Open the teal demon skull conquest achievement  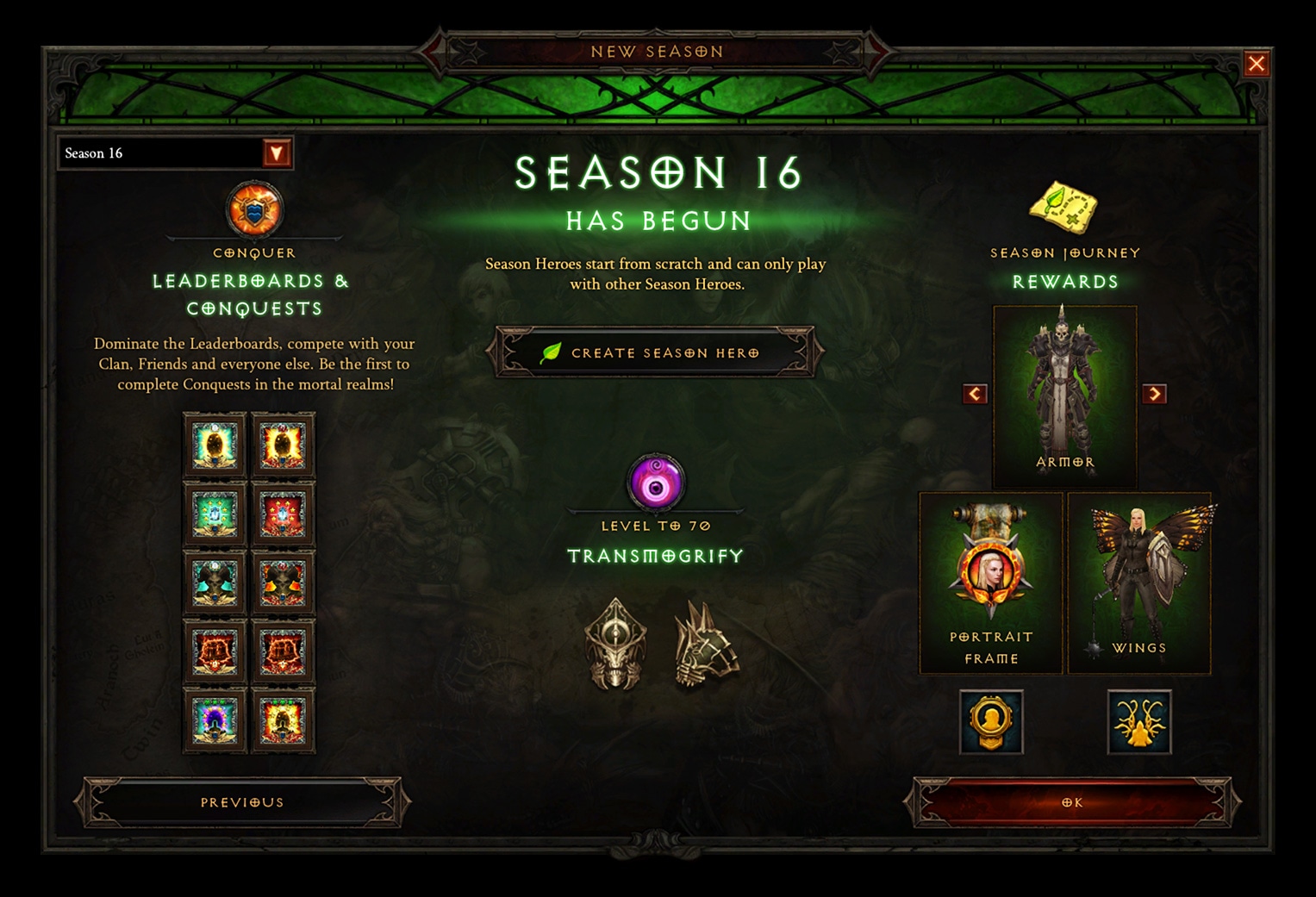[215, 582]
